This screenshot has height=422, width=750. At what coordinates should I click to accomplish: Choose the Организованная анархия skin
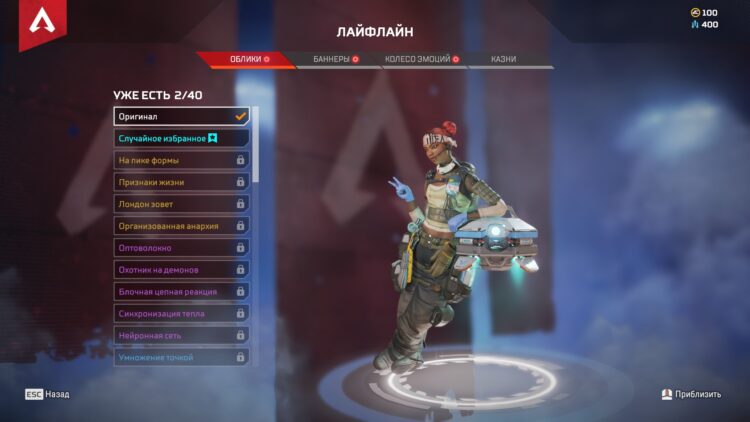181,226
